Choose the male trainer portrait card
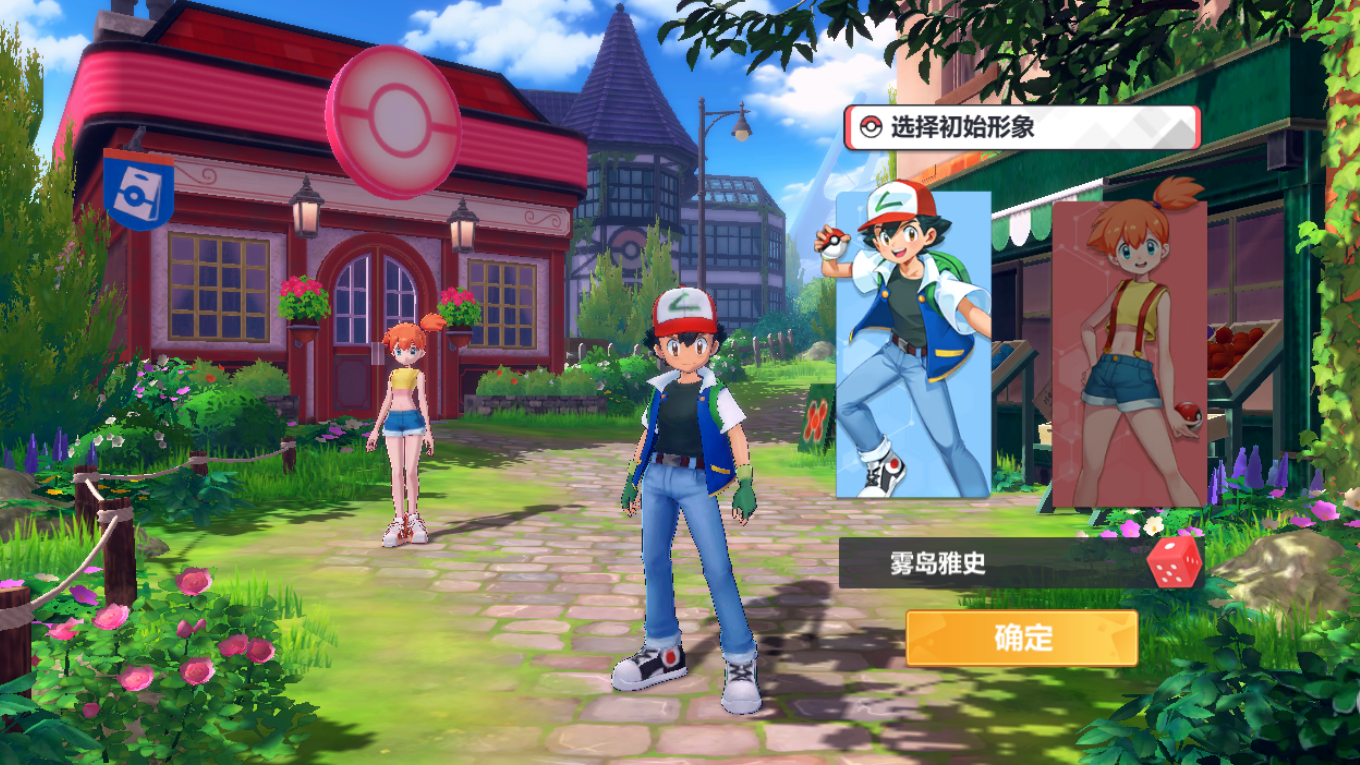The image size is (1360, 765). pos(912,345)
